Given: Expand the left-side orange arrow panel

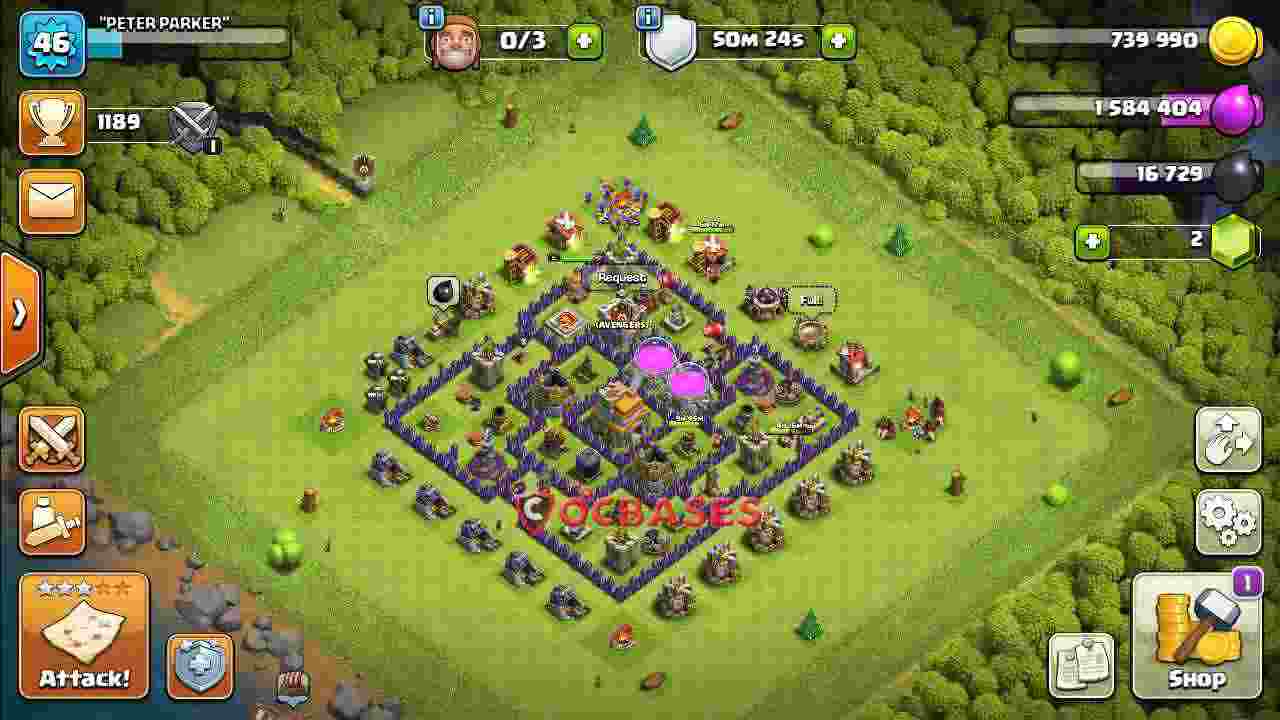Looking at the screenshot, I should [x=18, y=312].
